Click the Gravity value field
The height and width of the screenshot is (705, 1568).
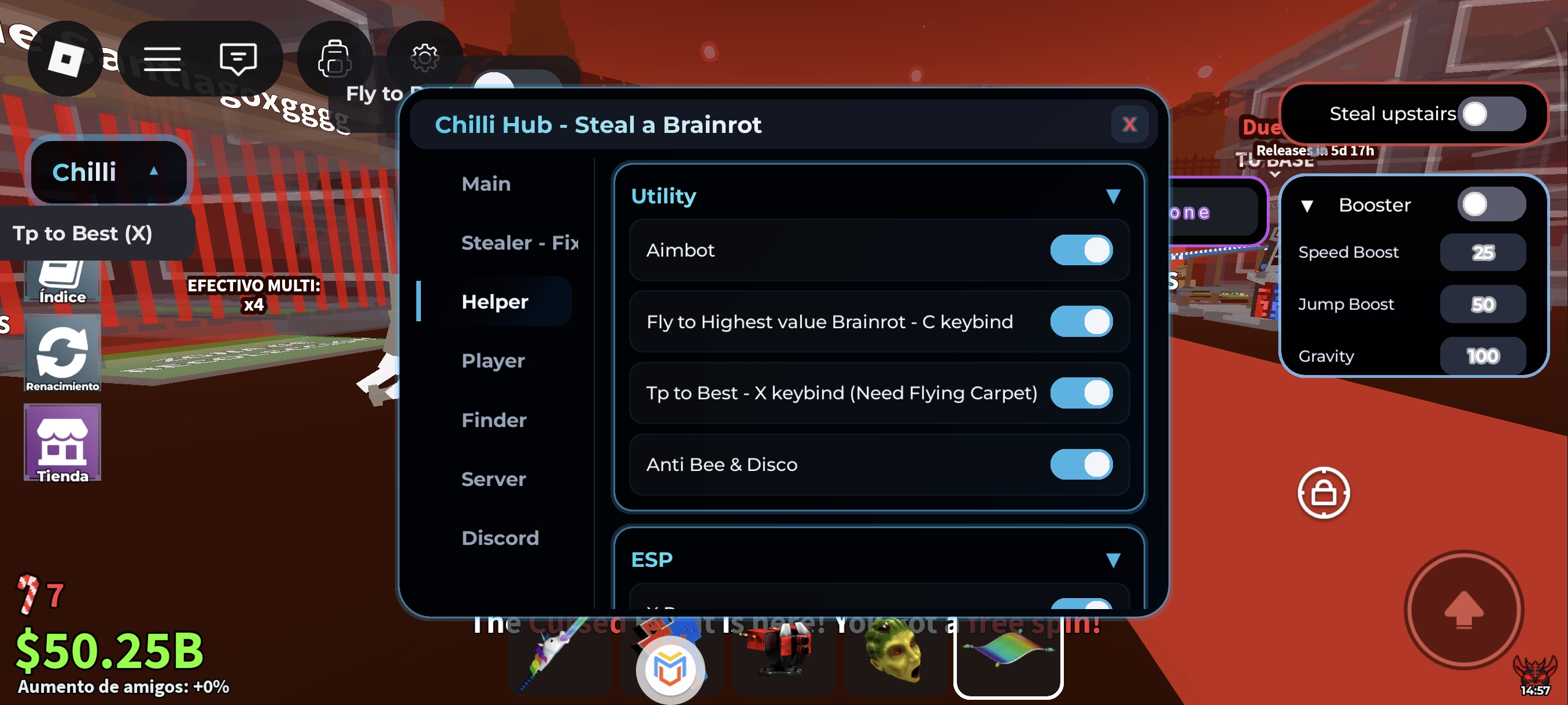1484,356
